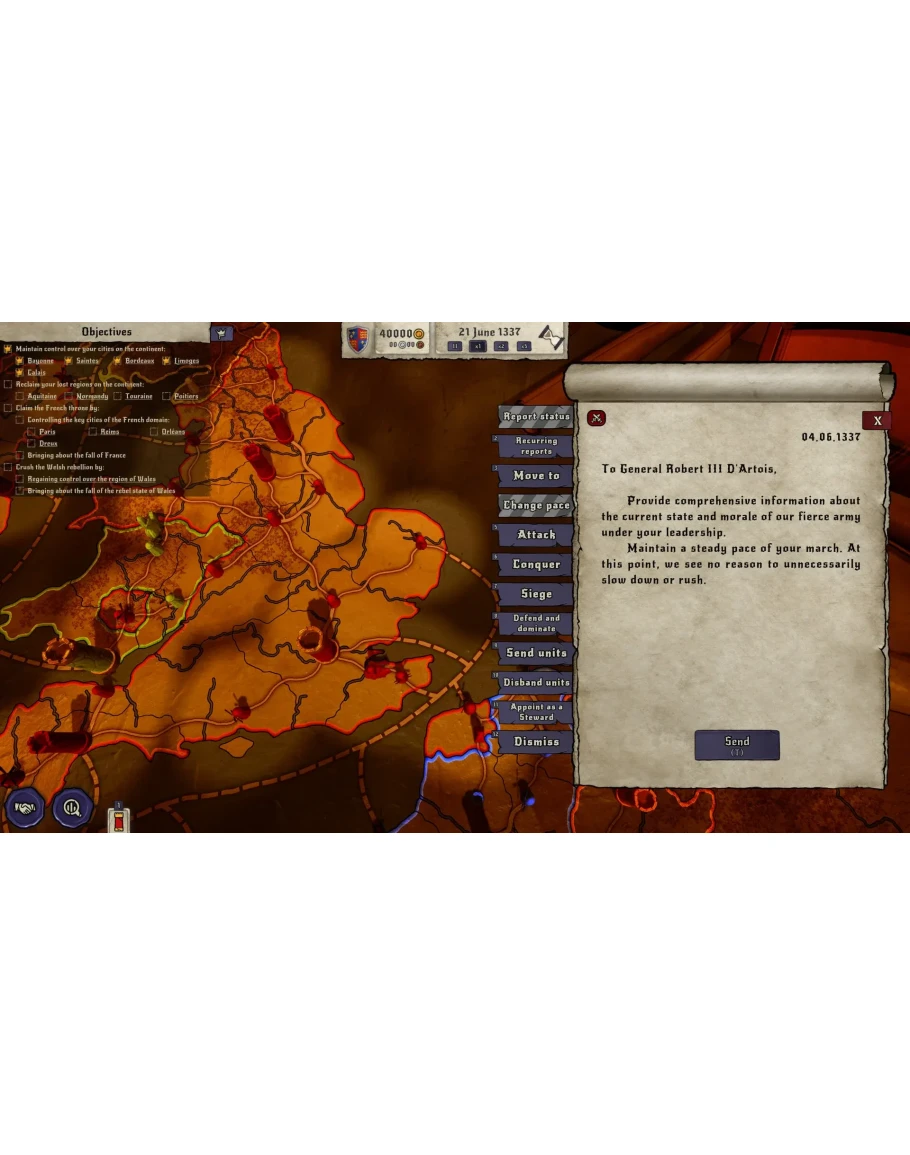Send the letter to the general
The width and height of the screenshot is (910, 1155).
[736, 745]
